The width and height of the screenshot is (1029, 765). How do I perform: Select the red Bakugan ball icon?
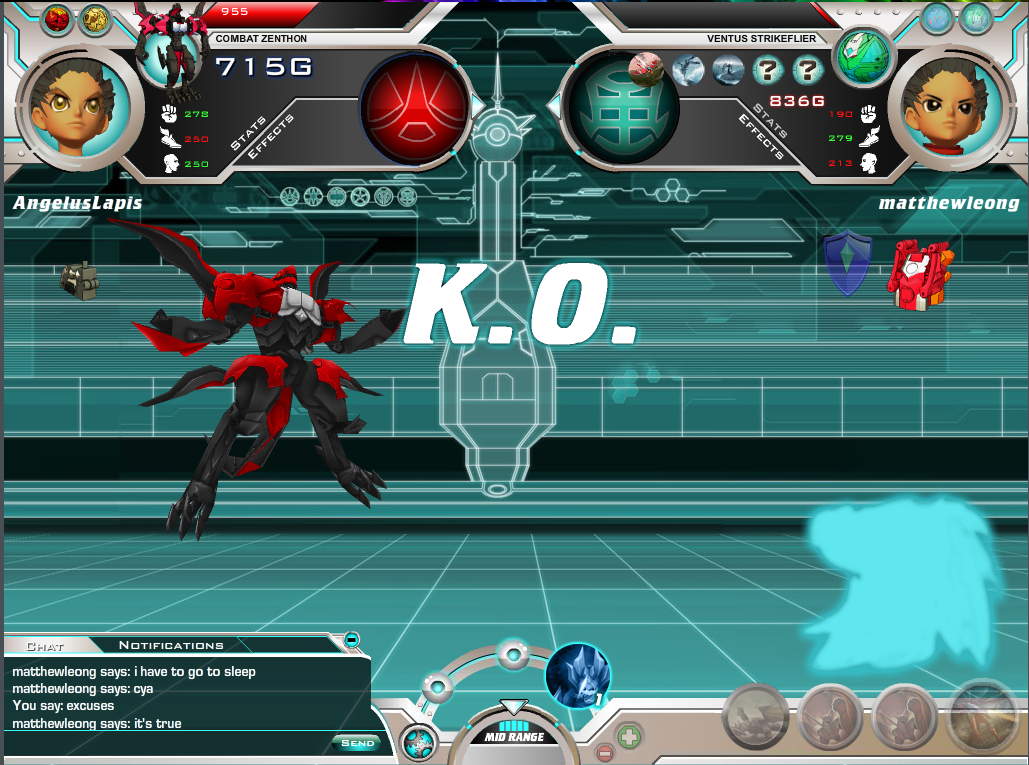coord(57,18)
